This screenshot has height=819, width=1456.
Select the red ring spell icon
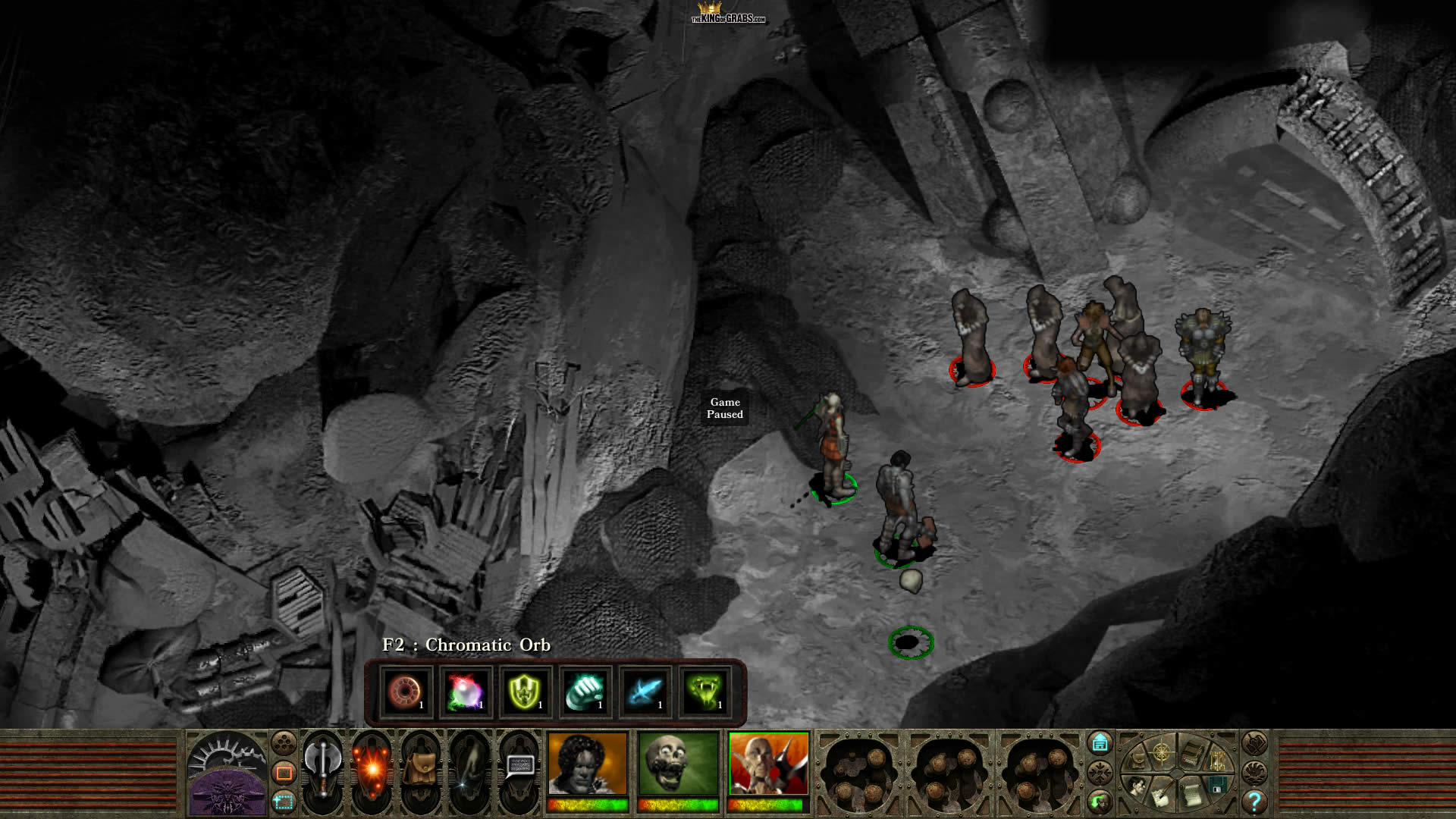click(x=406, y=692)
